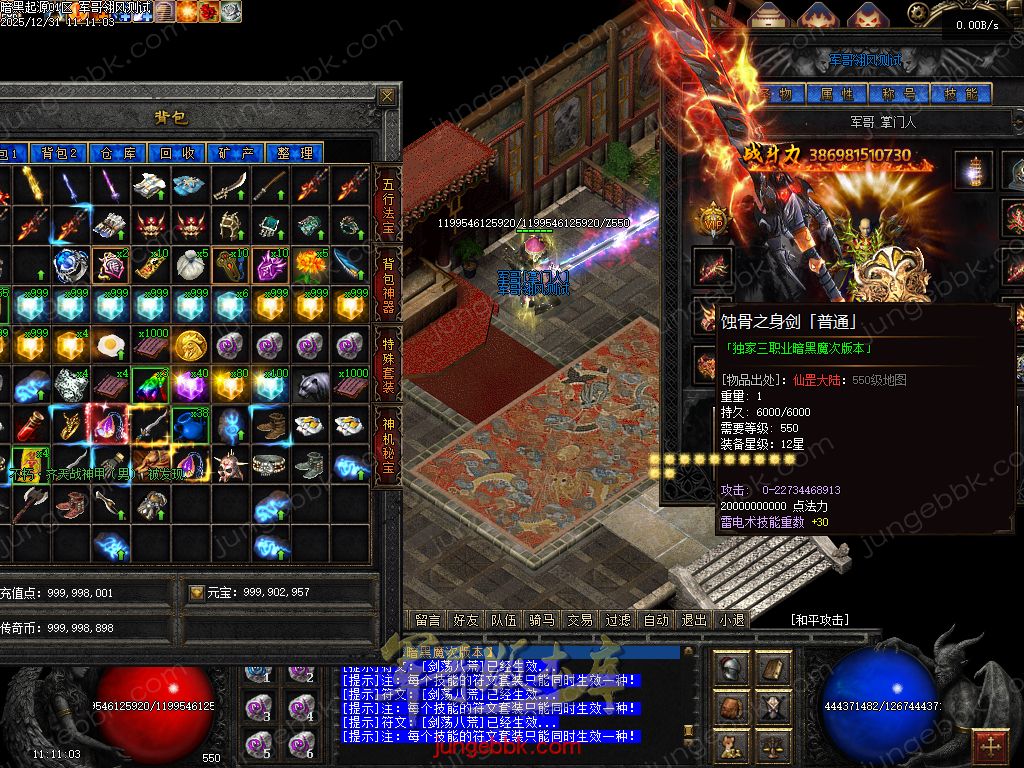Select the fried egg item slot
Viewport: 1024px width, 768px height.
point(110,346)
